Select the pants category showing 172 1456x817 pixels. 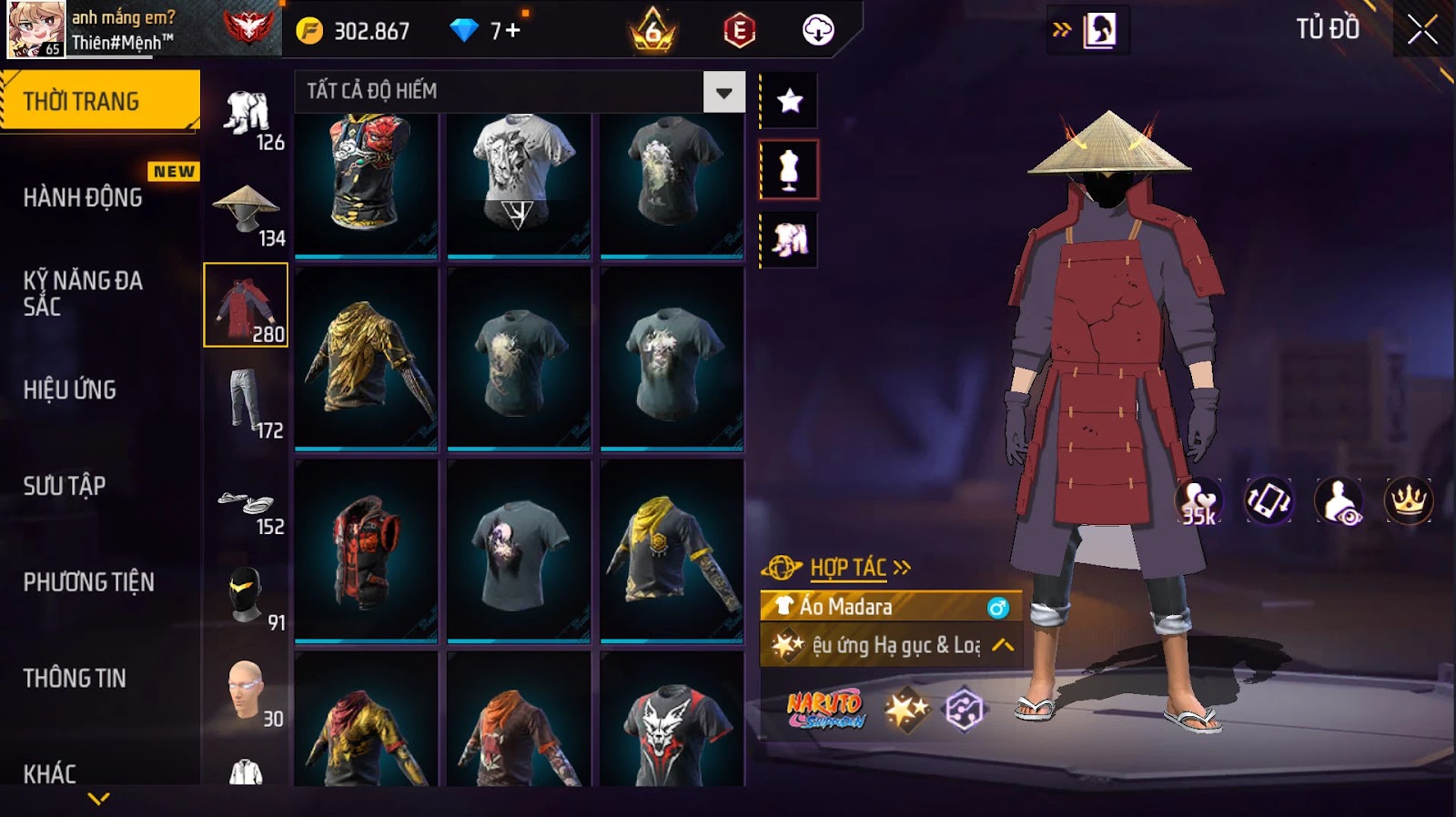coord(246,405)
